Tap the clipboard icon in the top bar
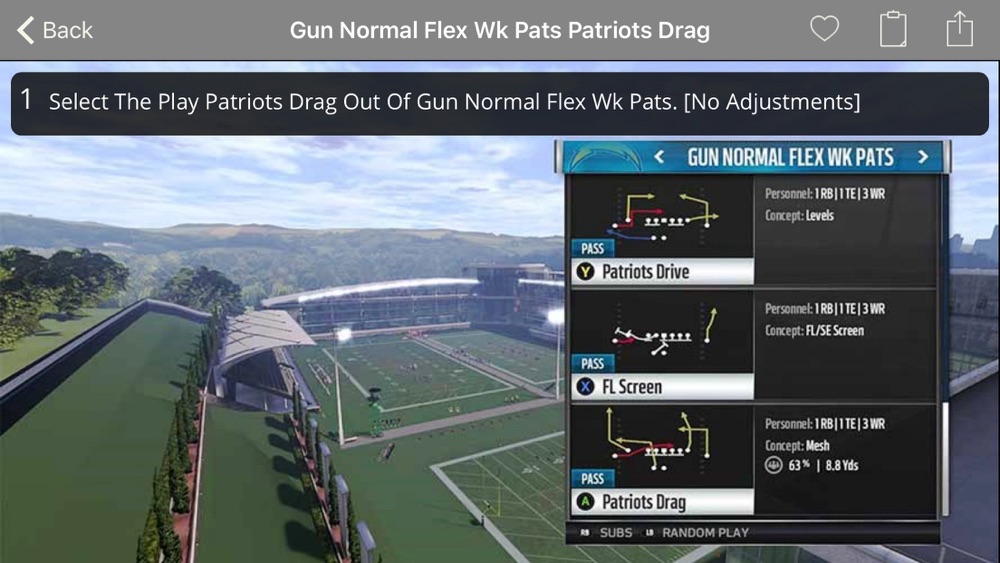 point(893,29)
